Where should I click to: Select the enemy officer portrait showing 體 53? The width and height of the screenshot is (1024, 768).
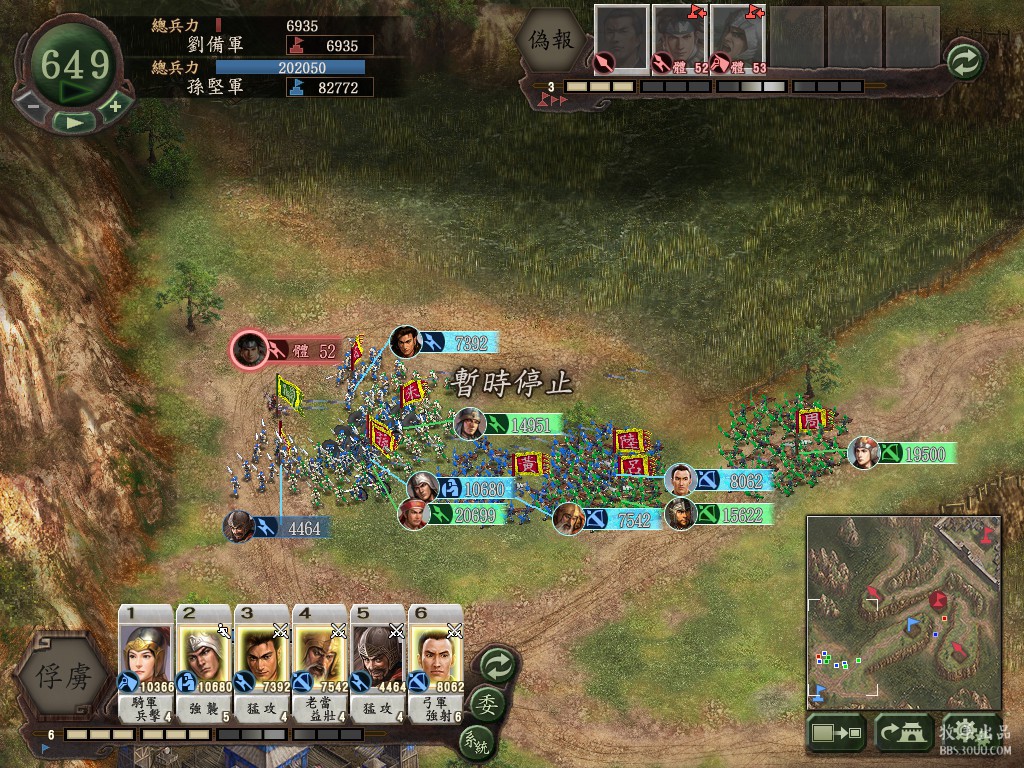tap(738, 40)
